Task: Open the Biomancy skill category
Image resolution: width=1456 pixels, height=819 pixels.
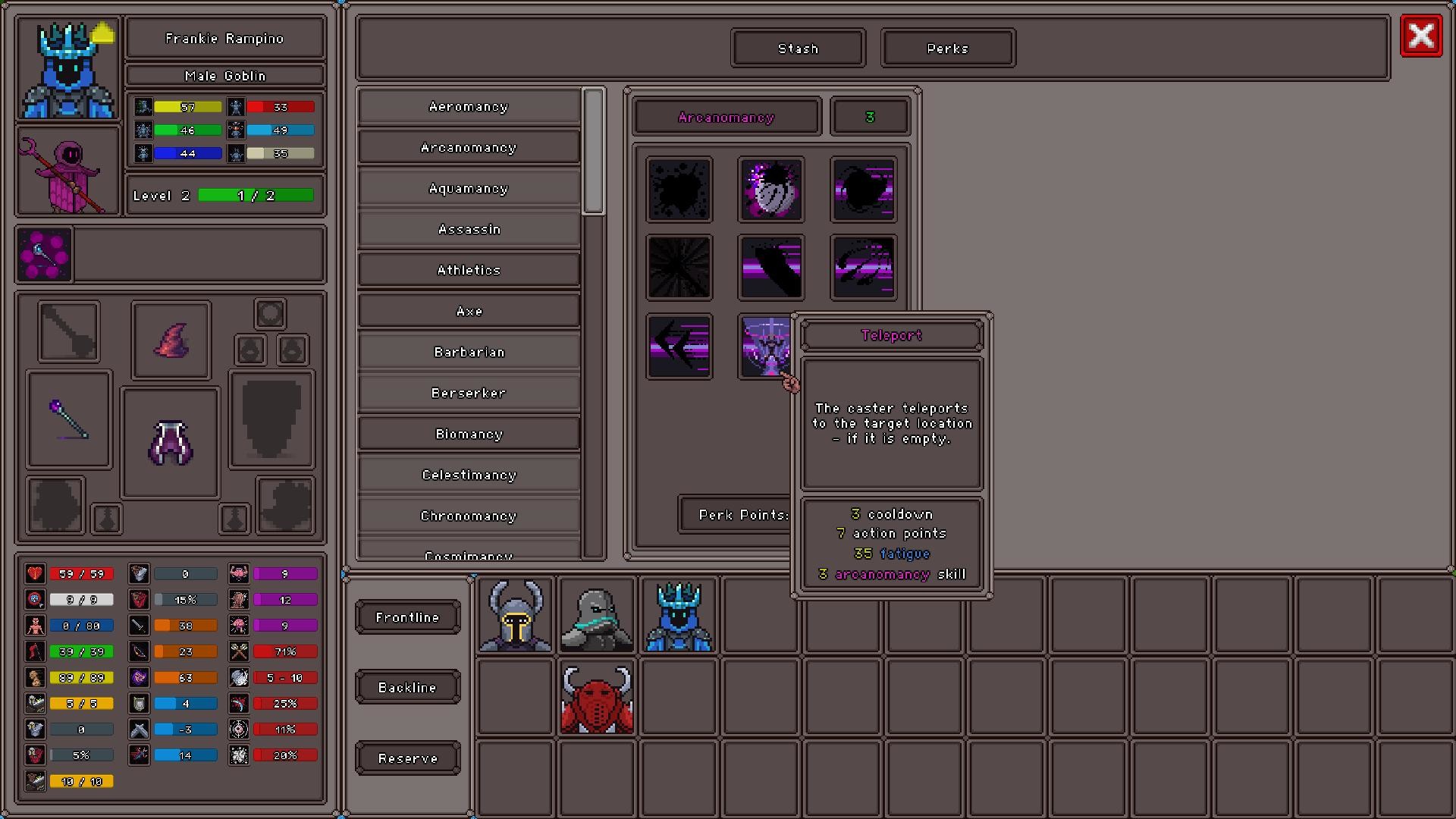Action: click(x=468, y=433)
